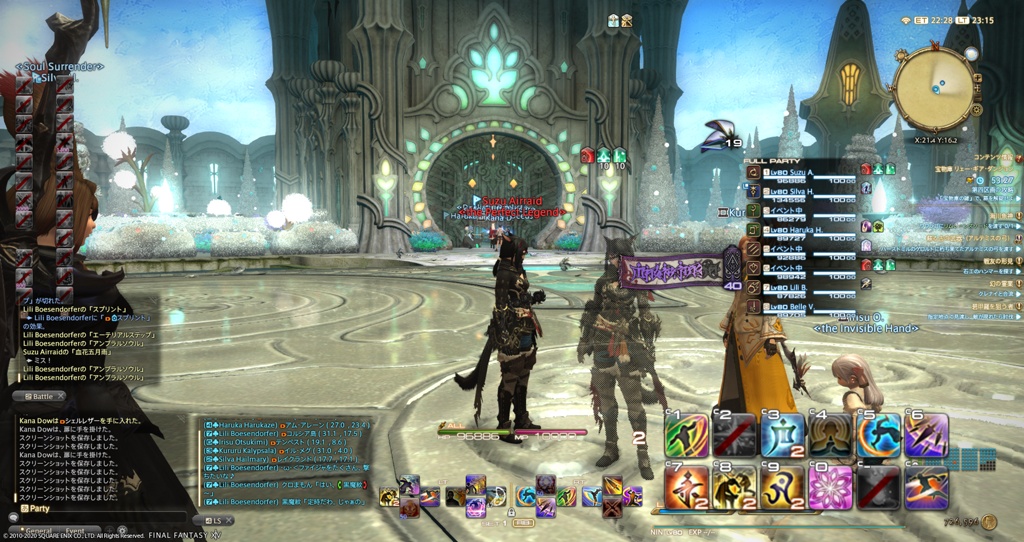This screenshot has width=1024, height=542.
Task: Activate the pink flower ability in slot 0
Action: [x=830, y=488]
